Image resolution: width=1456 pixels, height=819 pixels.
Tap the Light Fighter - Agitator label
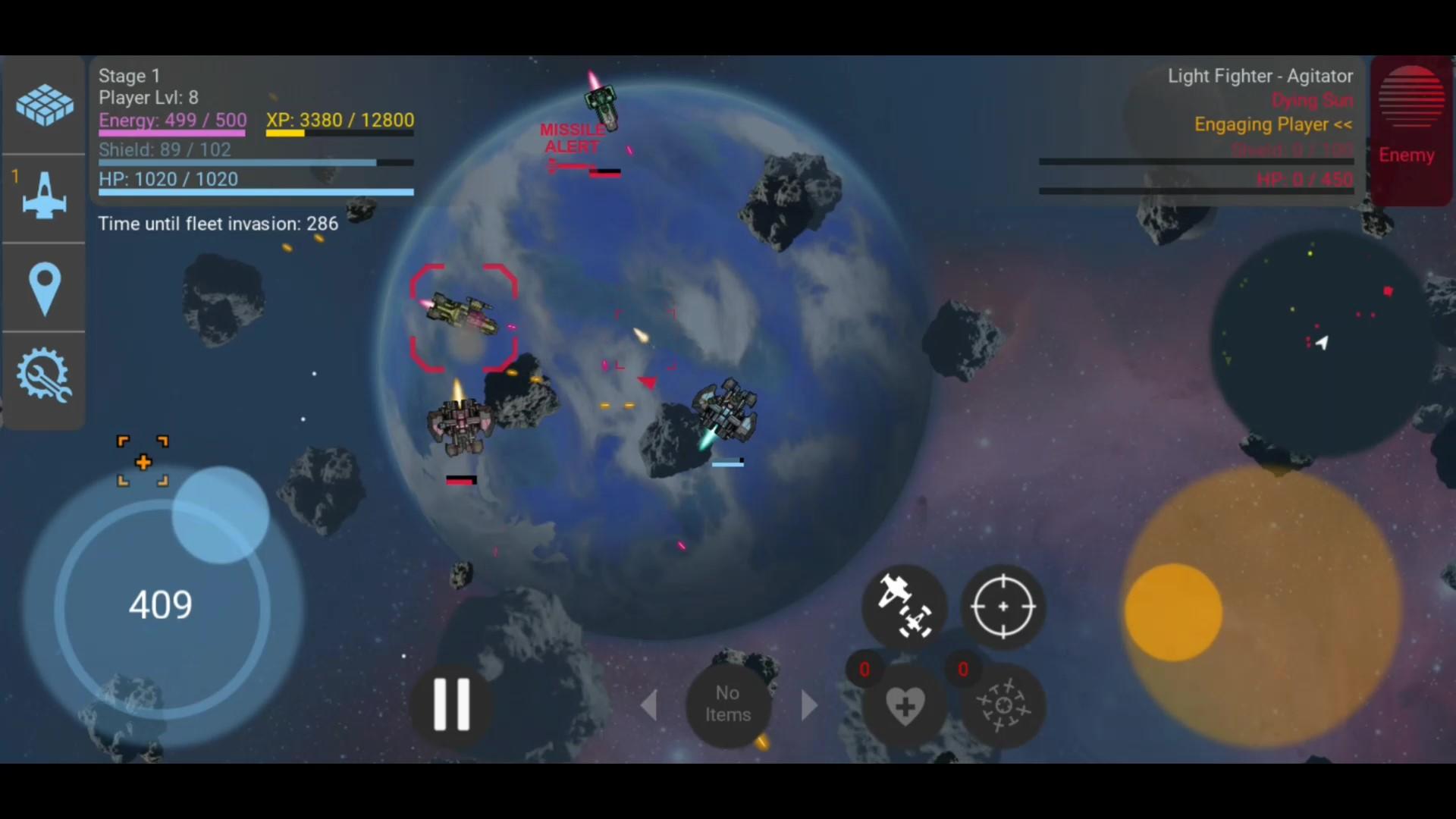coord(1260,76)
